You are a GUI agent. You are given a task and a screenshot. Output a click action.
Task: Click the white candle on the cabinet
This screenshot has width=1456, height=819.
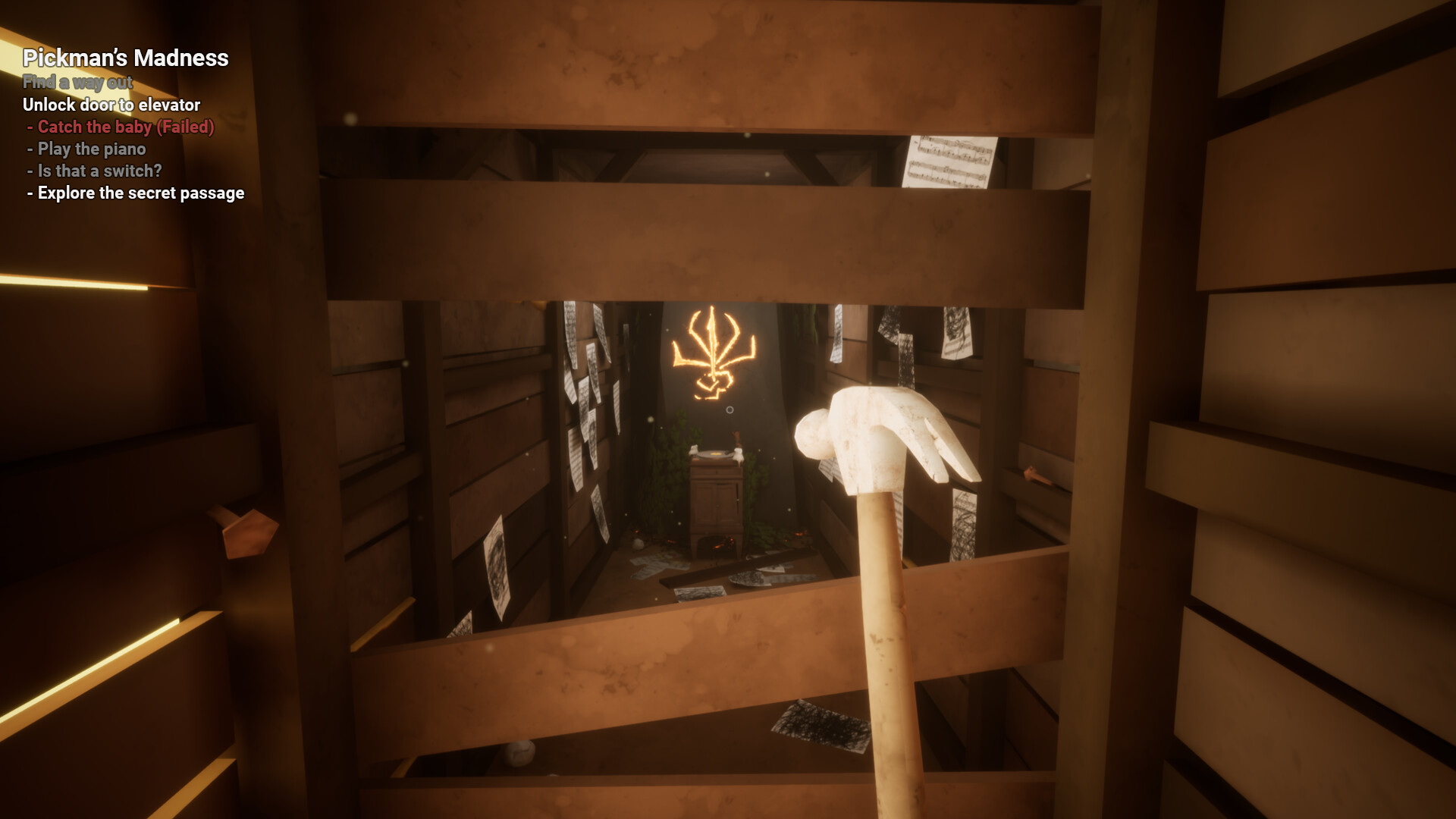[x=739, y=453]
